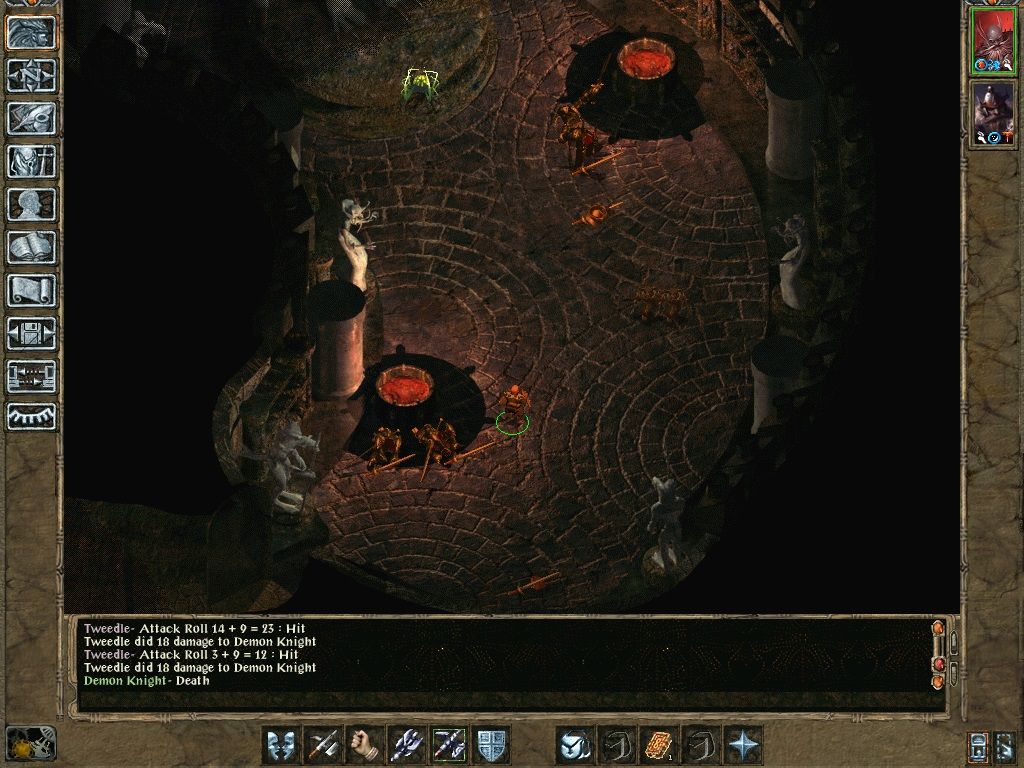Open the journal quill button
Screen dimensions: 1024x768
pos(31,118)
